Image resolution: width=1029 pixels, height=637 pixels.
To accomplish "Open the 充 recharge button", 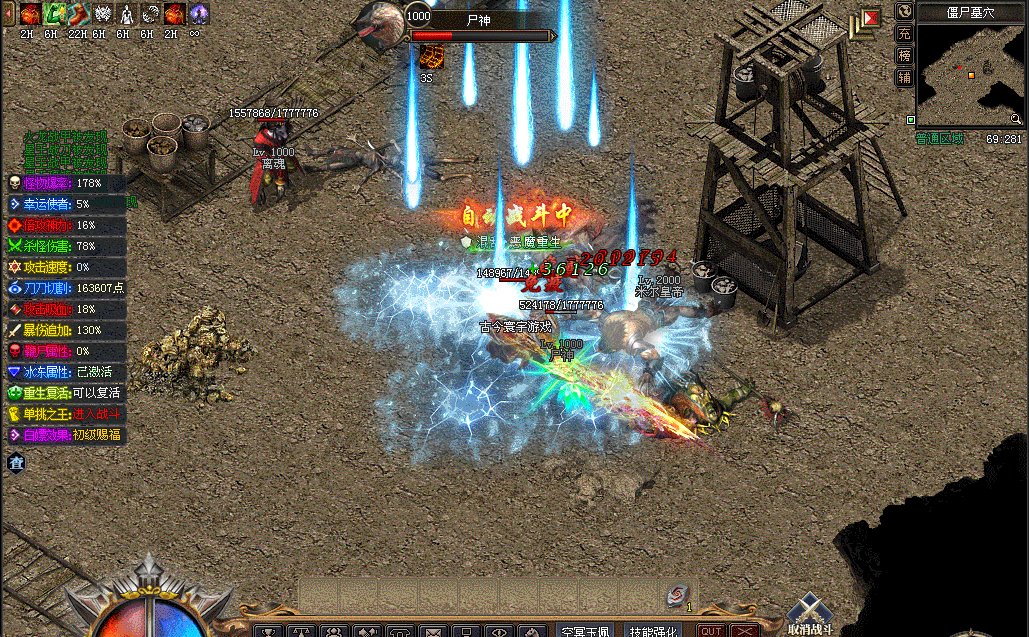I will [904, 33].
